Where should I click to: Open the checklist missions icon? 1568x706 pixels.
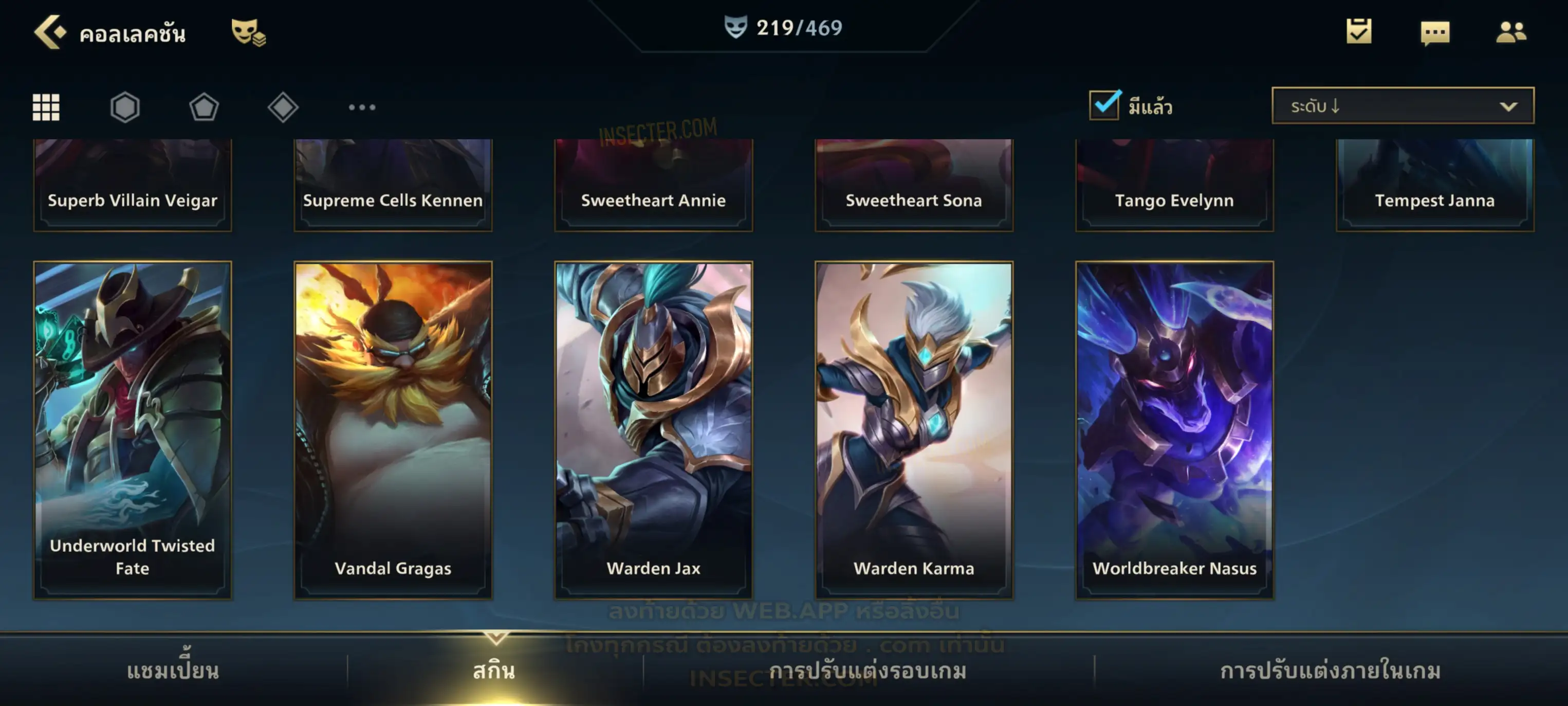1359,31
